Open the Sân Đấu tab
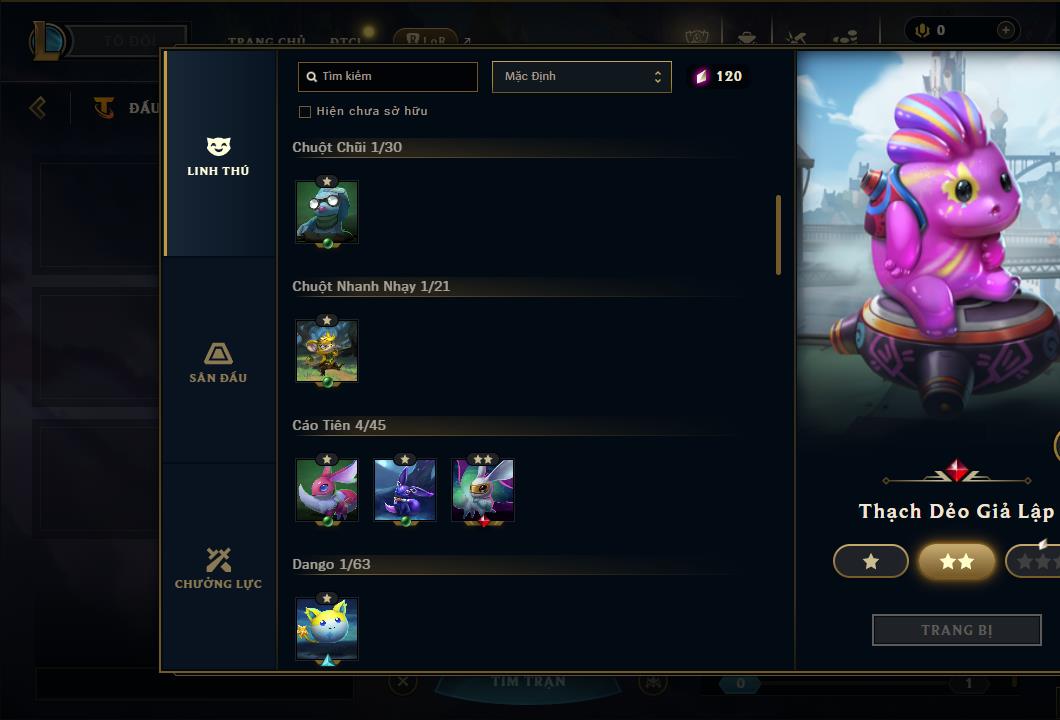 tap(218, 362)
